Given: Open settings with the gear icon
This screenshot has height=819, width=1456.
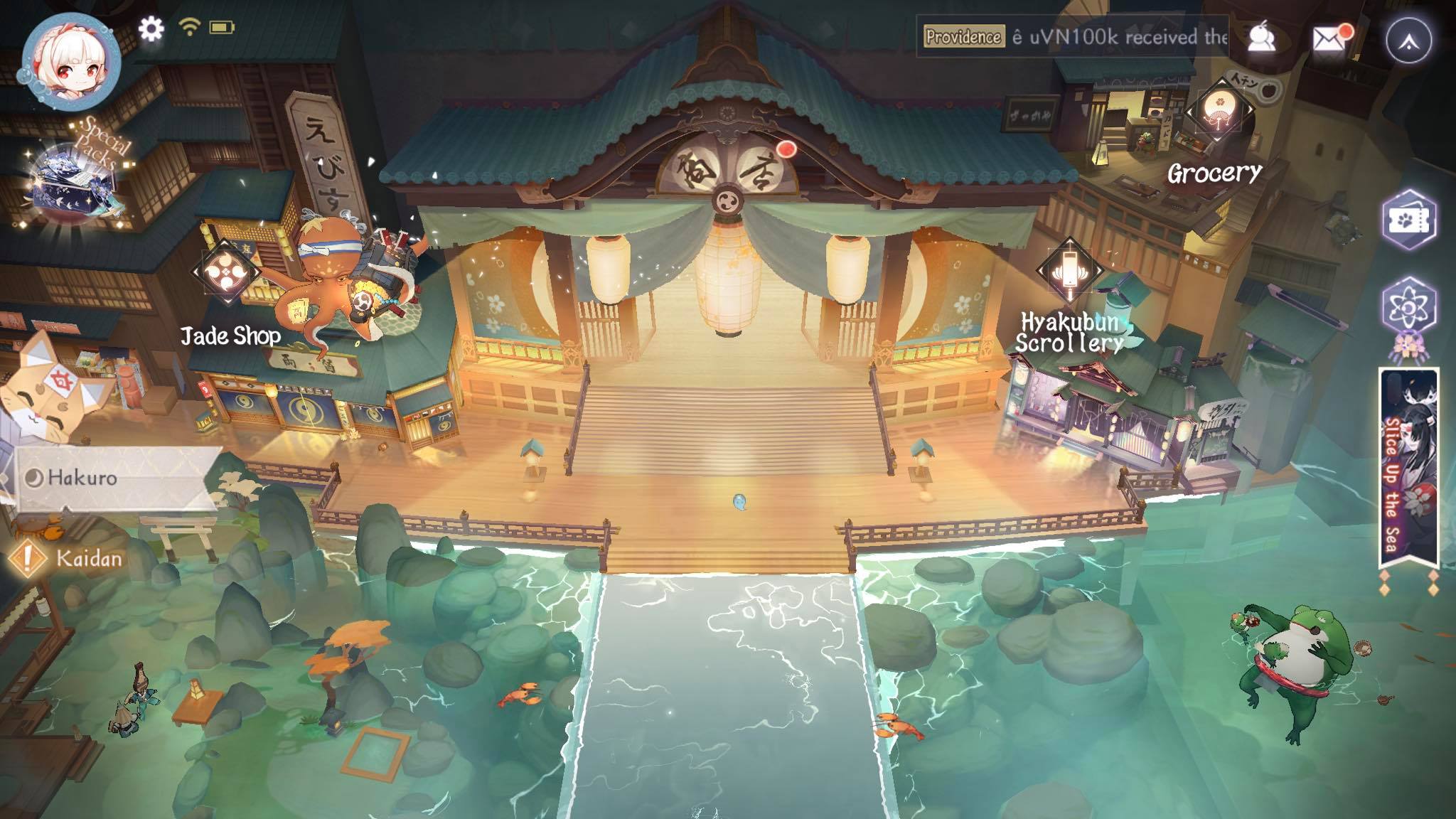Looking at the screenshot, I should click(x=151, y=28).
